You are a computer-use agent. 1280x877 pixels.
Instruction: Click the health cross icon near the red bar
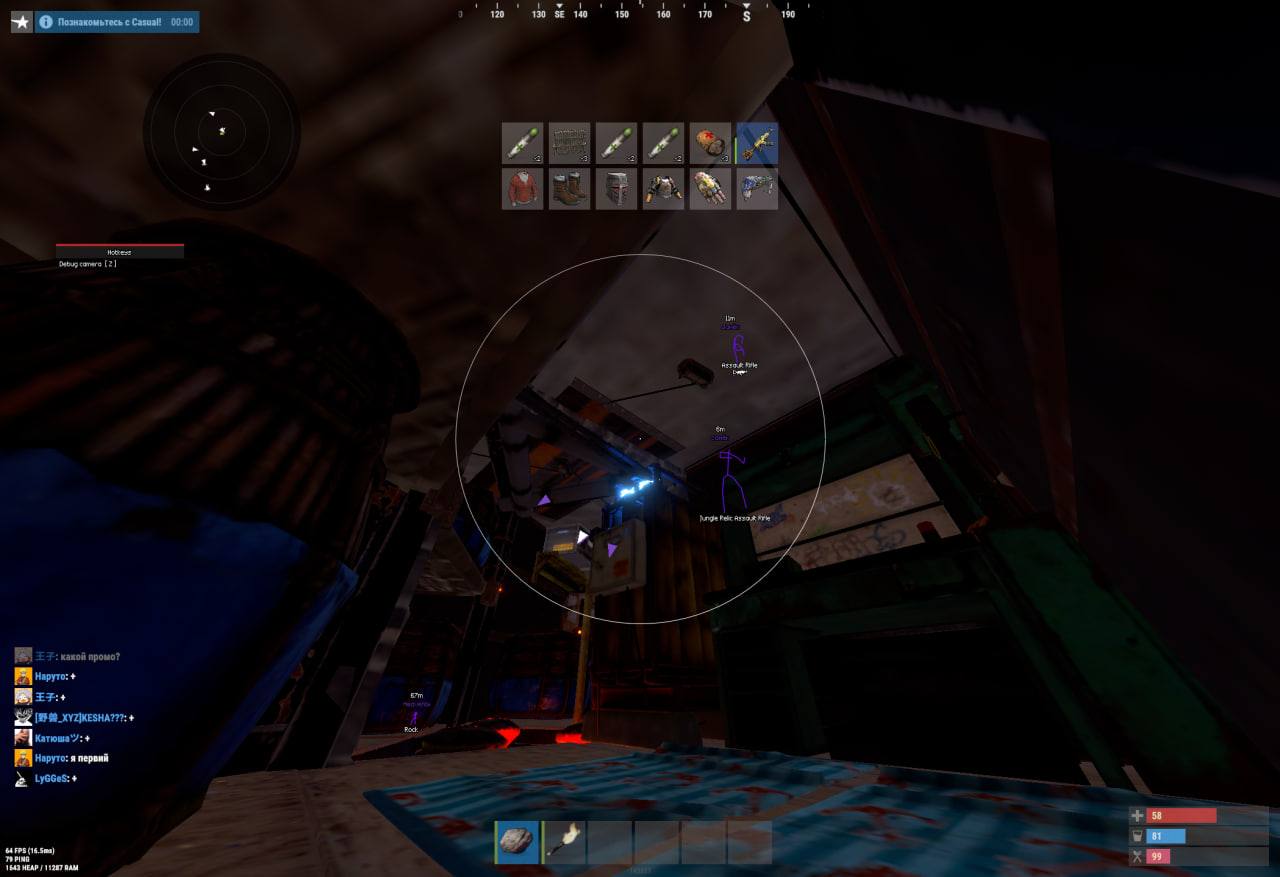pyautogui.click(x=1136, y=815)
